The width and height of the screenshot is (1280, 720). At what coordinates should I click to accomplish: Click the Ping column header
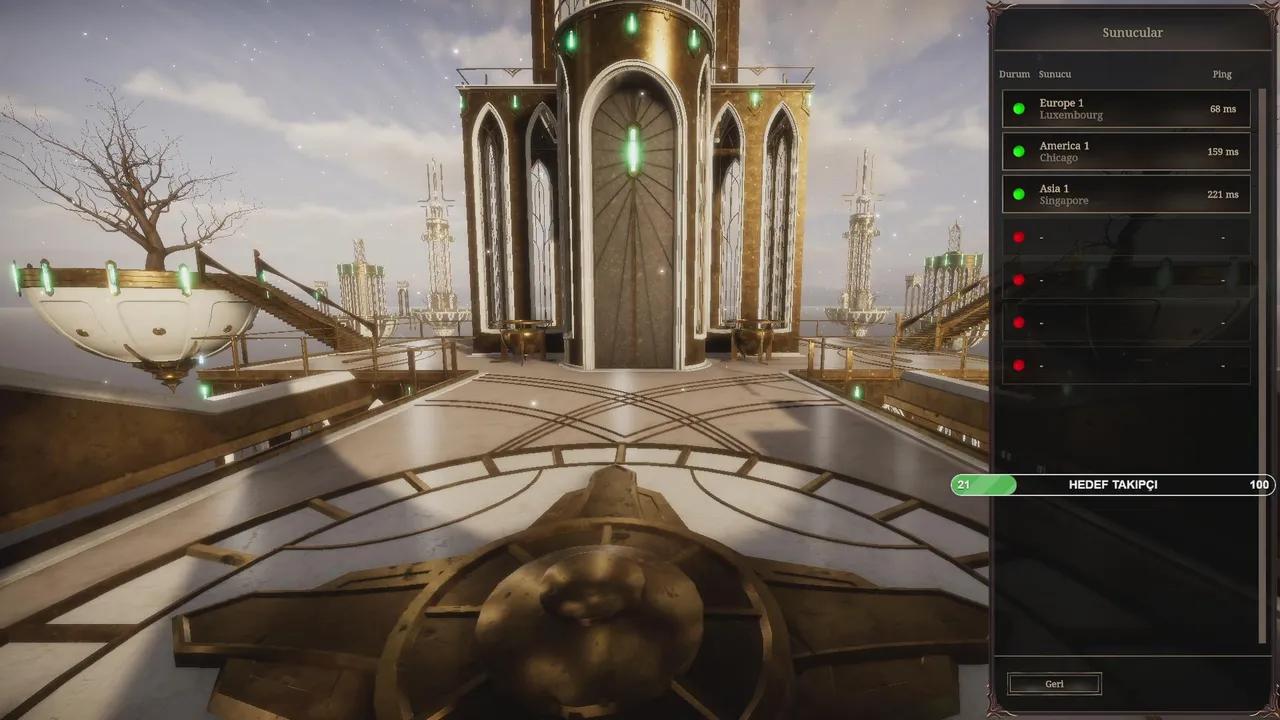click(1221, 73)
